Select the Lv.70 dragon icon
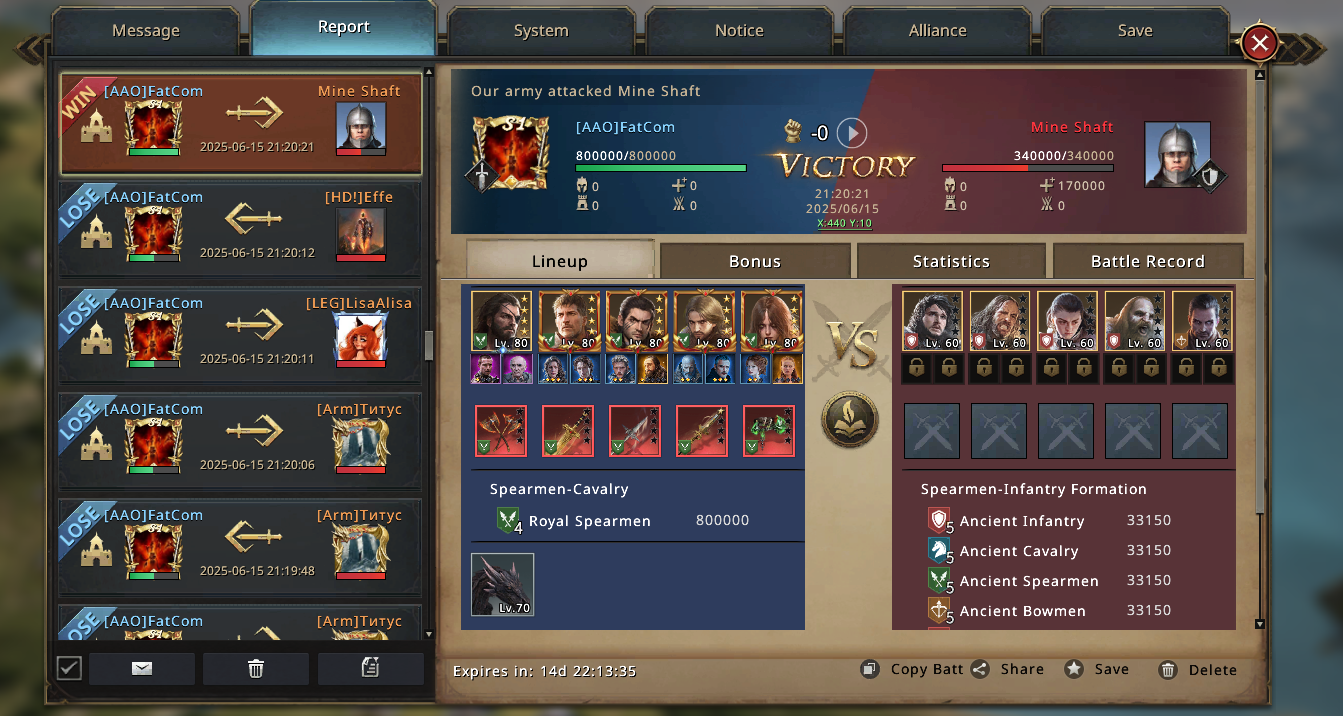Image resolution: width=1343 pixels, height=716 pixels. (x=503, y=584)
